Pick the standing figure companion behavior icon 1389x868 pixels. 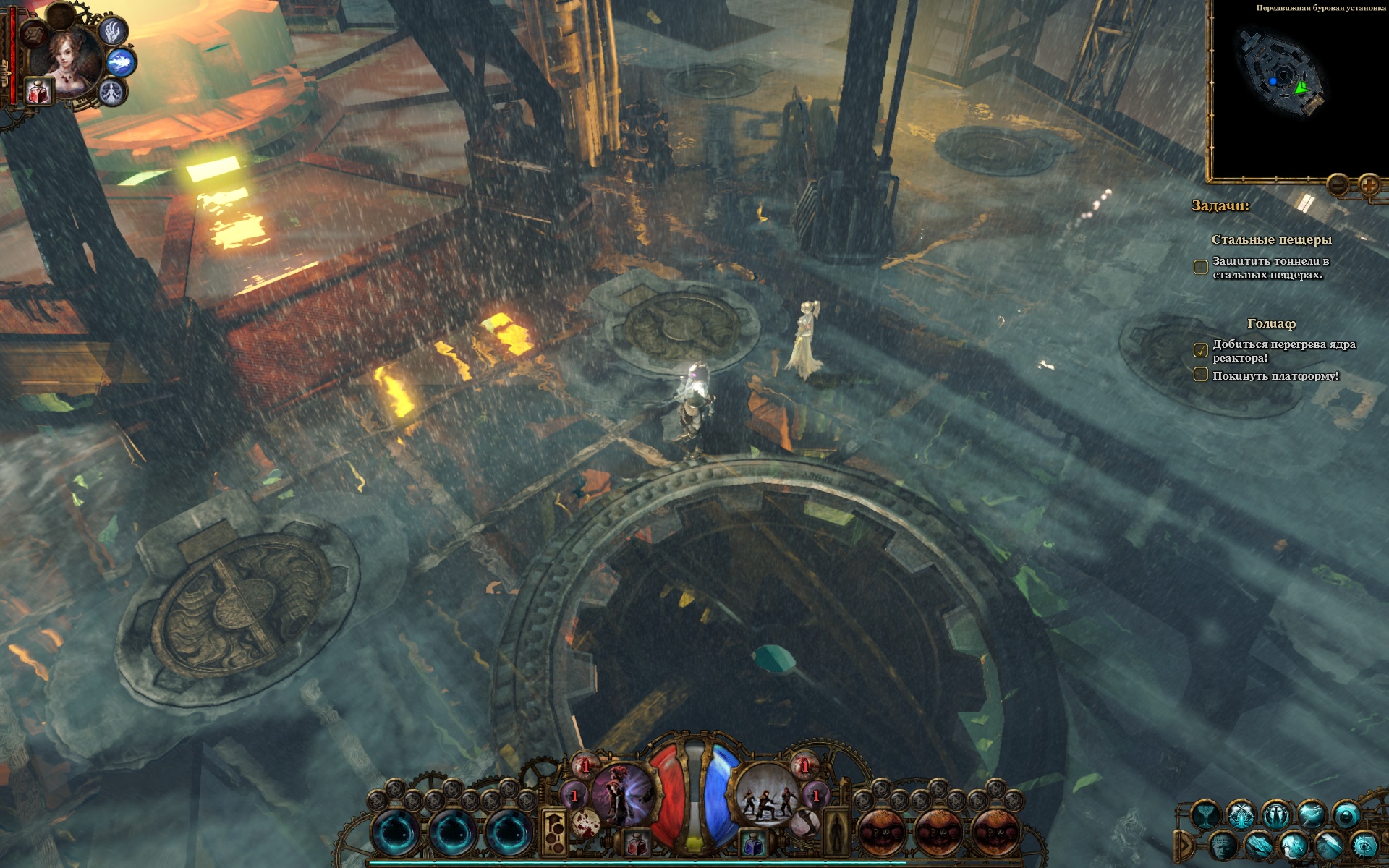click(112, 93)
